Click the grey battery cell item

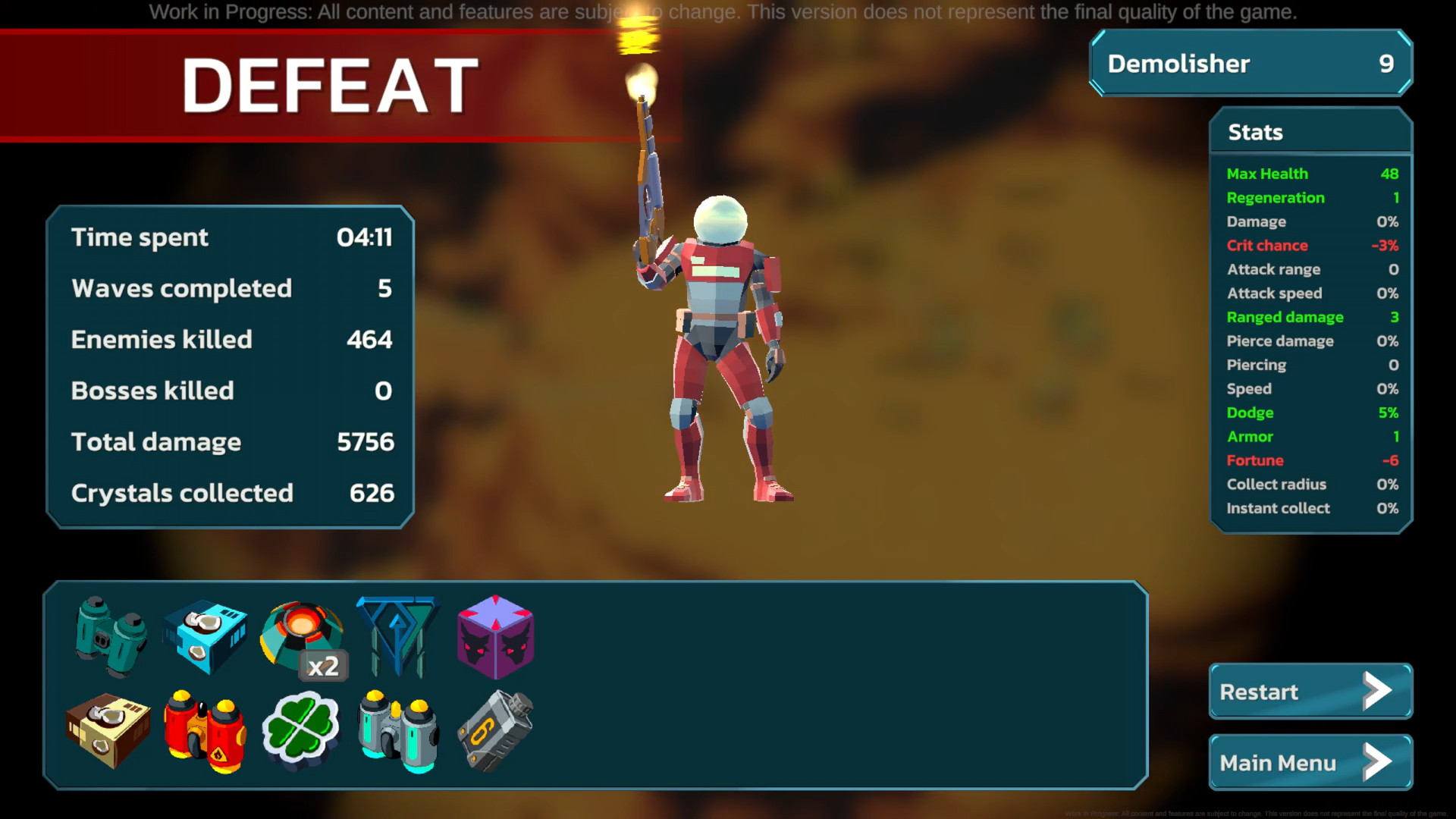495,730
